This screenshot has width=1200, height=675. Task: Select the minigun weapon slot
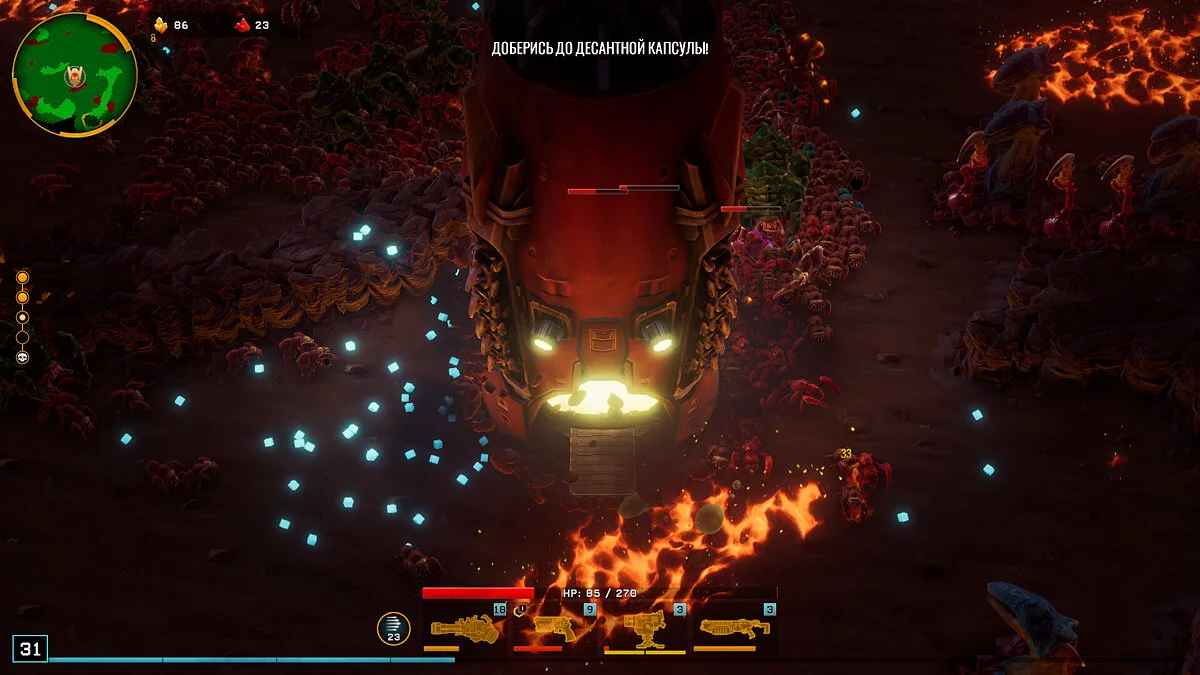(465, 628)
